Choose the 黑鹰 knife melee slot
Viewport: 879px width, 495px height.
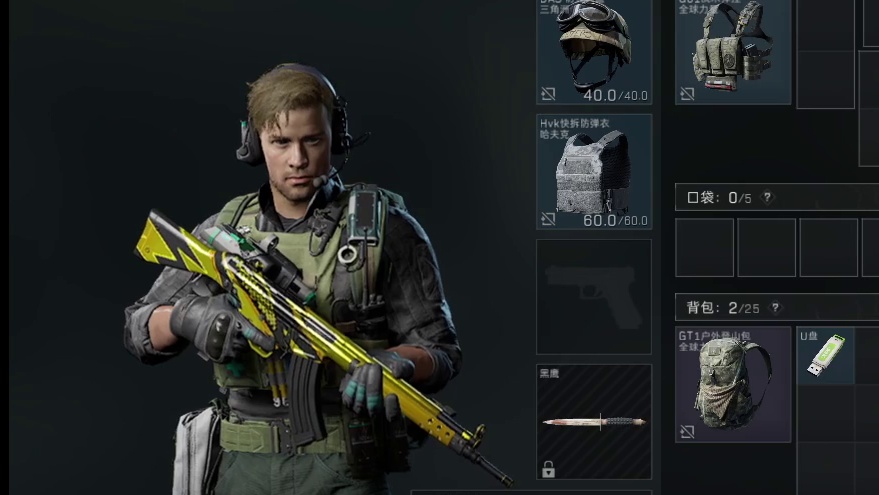point(594,421)
